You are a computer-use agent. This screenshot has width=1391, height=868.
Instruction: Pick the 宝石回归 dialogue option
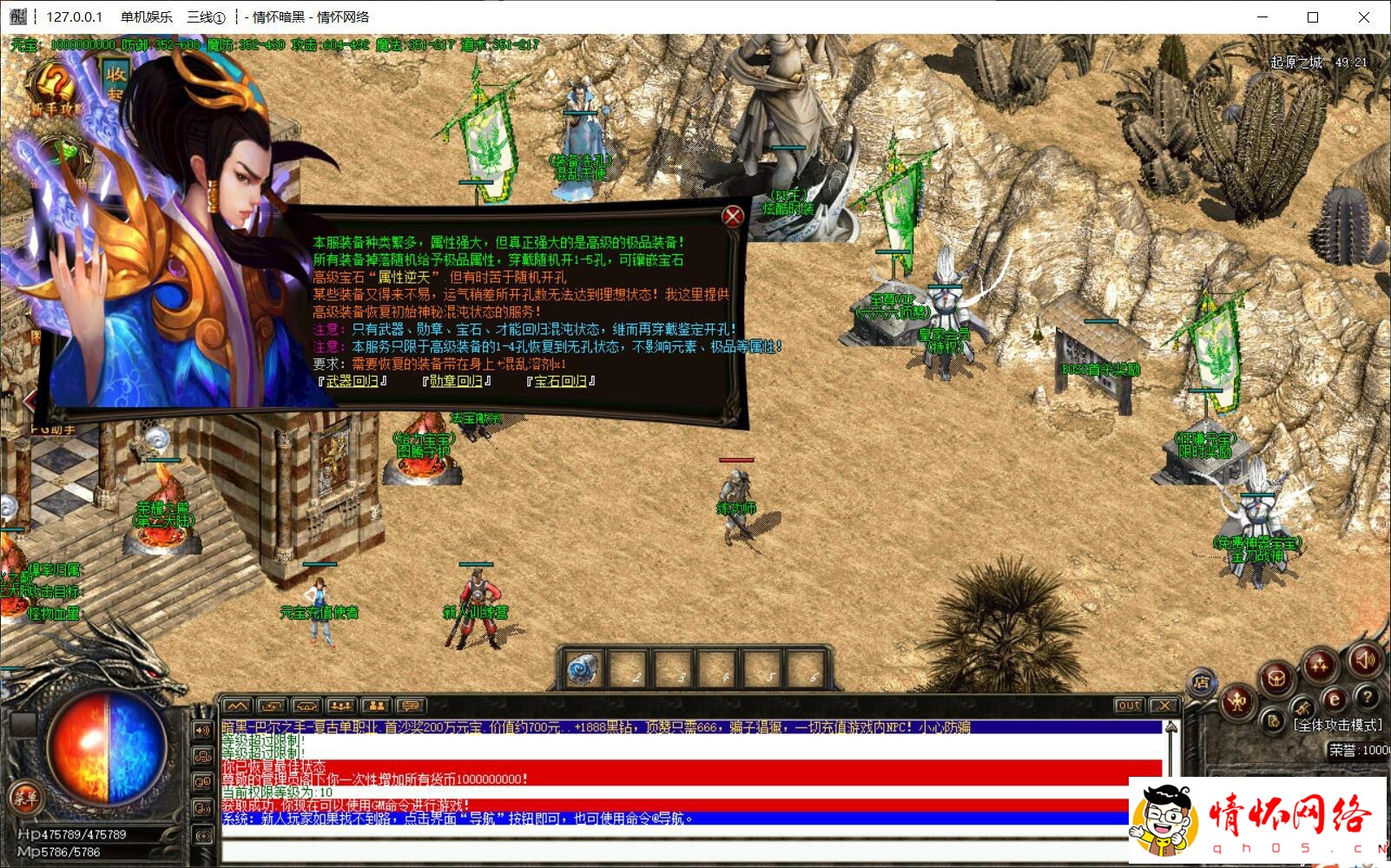pyautogui.click(x=560, y=381)
